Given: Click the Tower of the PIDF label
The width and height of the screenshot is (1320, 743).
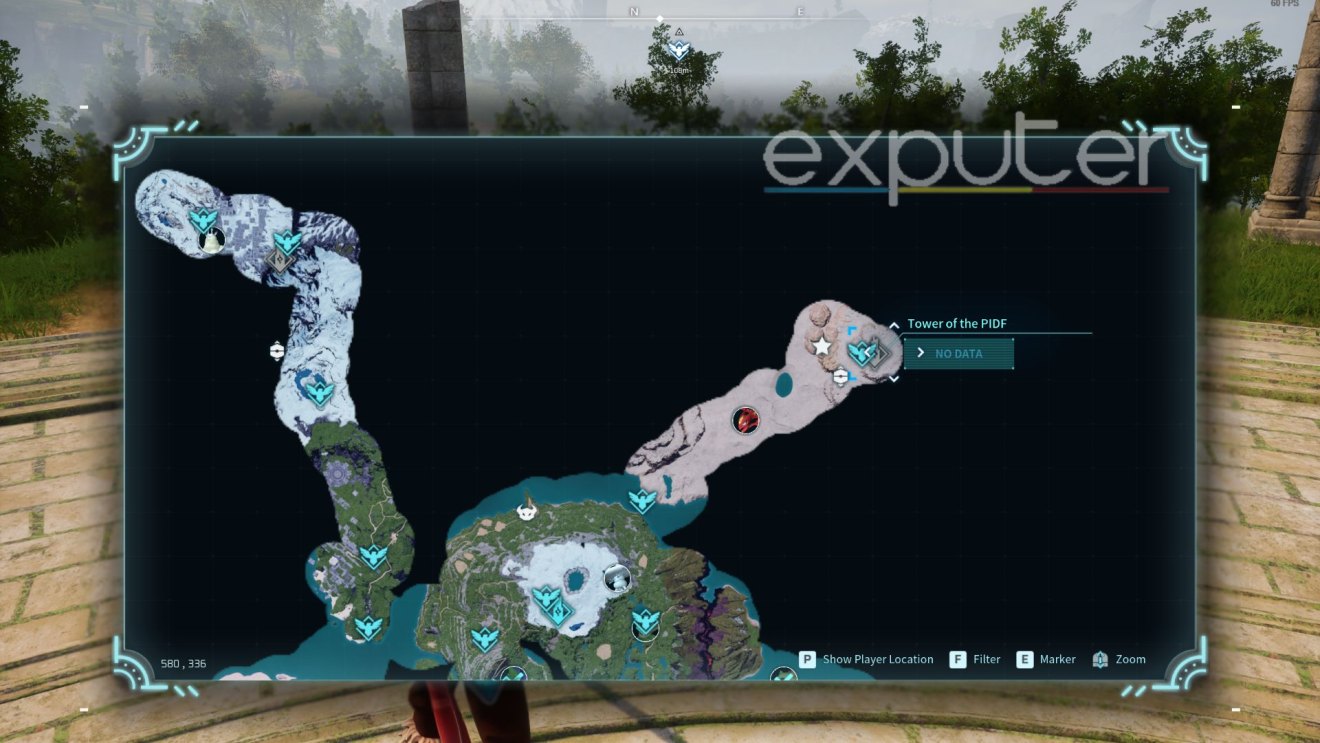Looking at the screenshot, I should click(957, 323).
